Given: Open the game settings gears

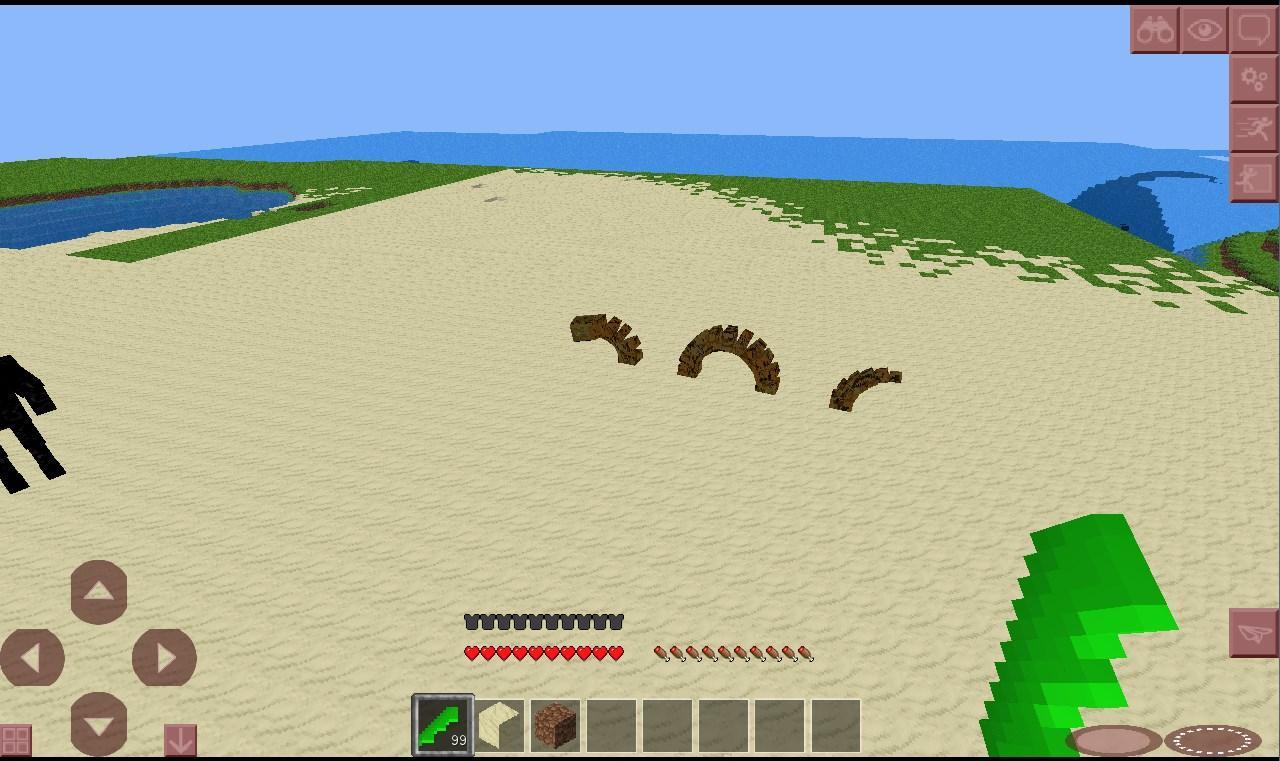Looking at the screenshot, I should 1255,78.
